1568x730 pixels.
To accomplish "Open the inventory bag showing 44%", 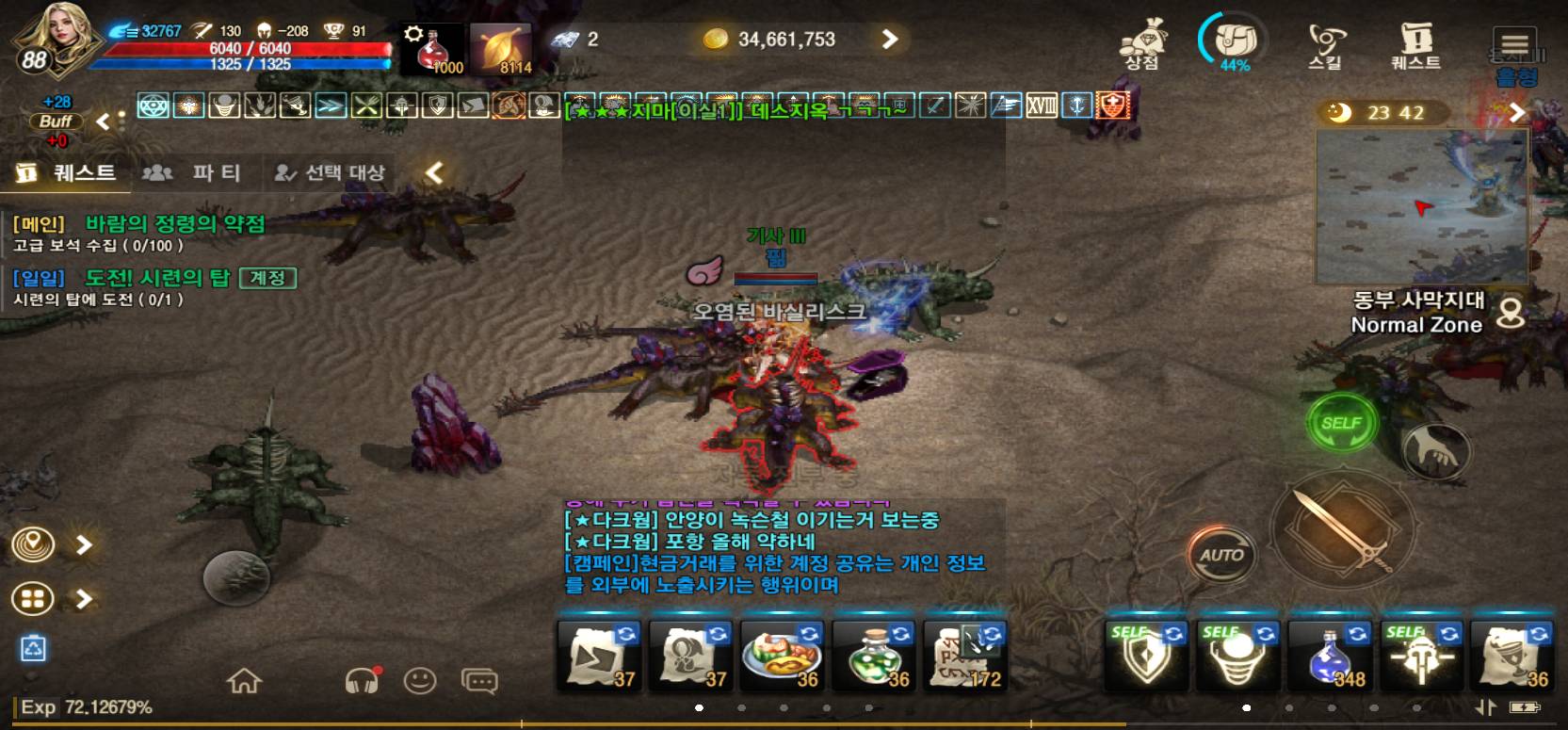I will point(1234,43).
